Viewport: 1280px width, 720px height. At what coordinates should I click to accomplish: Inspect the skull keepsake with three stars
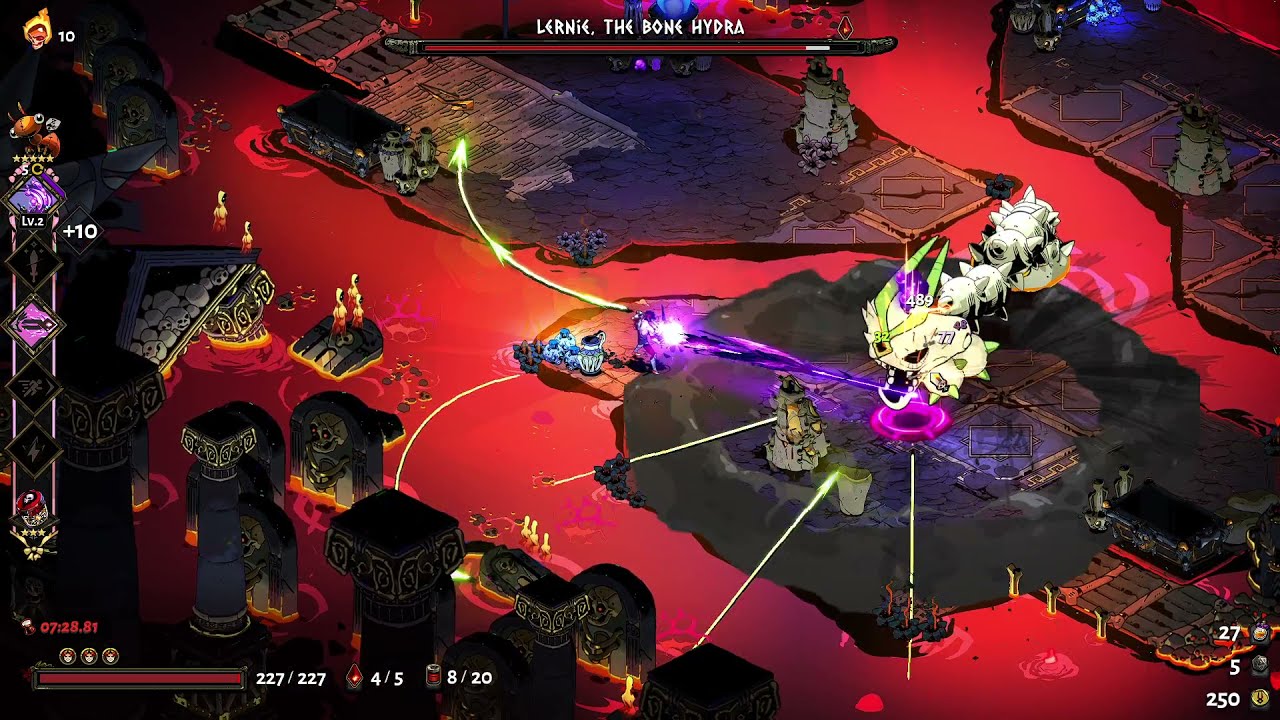tap(34, 508)
